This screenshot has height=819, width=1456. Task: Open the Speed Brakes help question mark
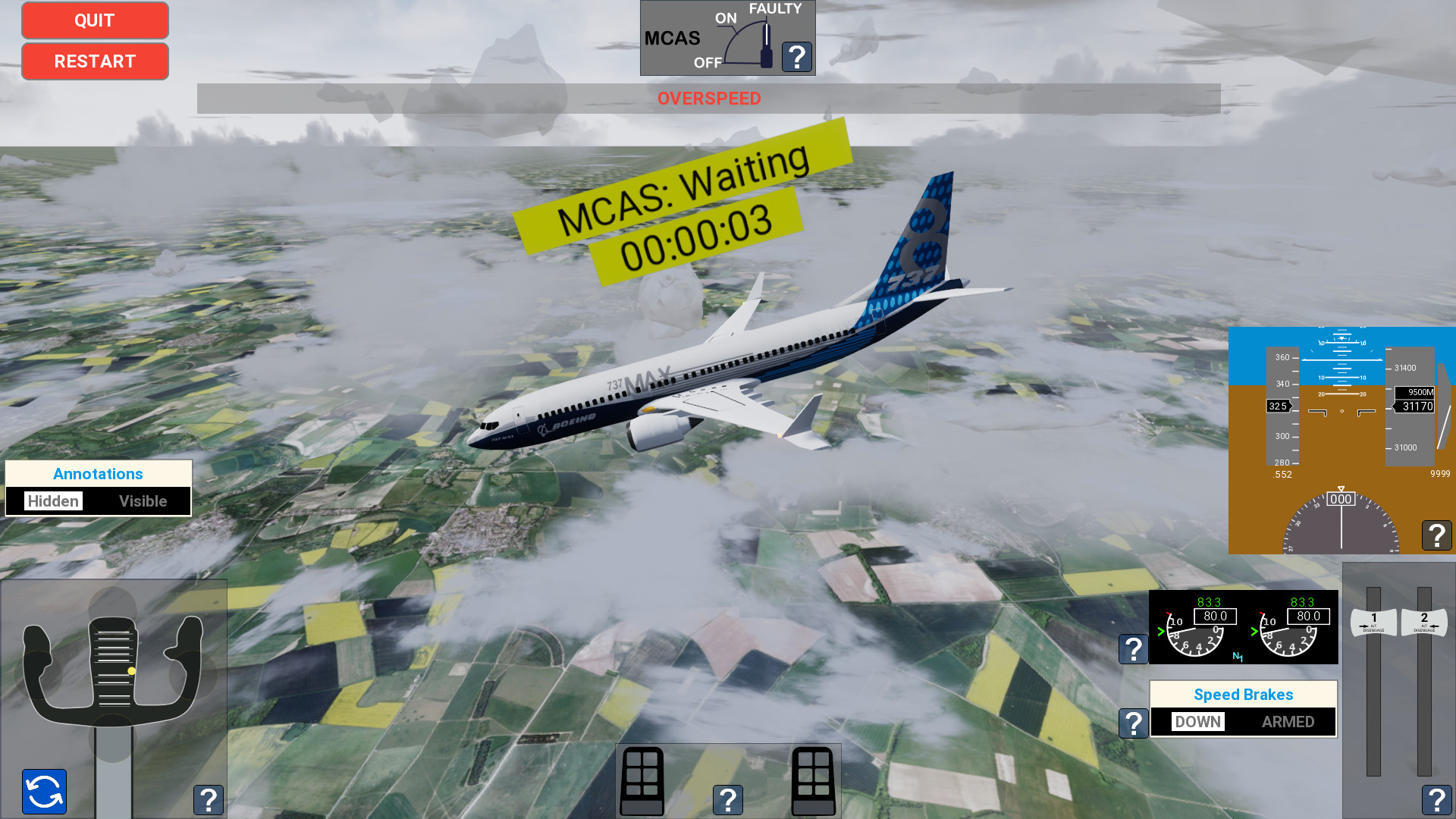click(1133, 723)
